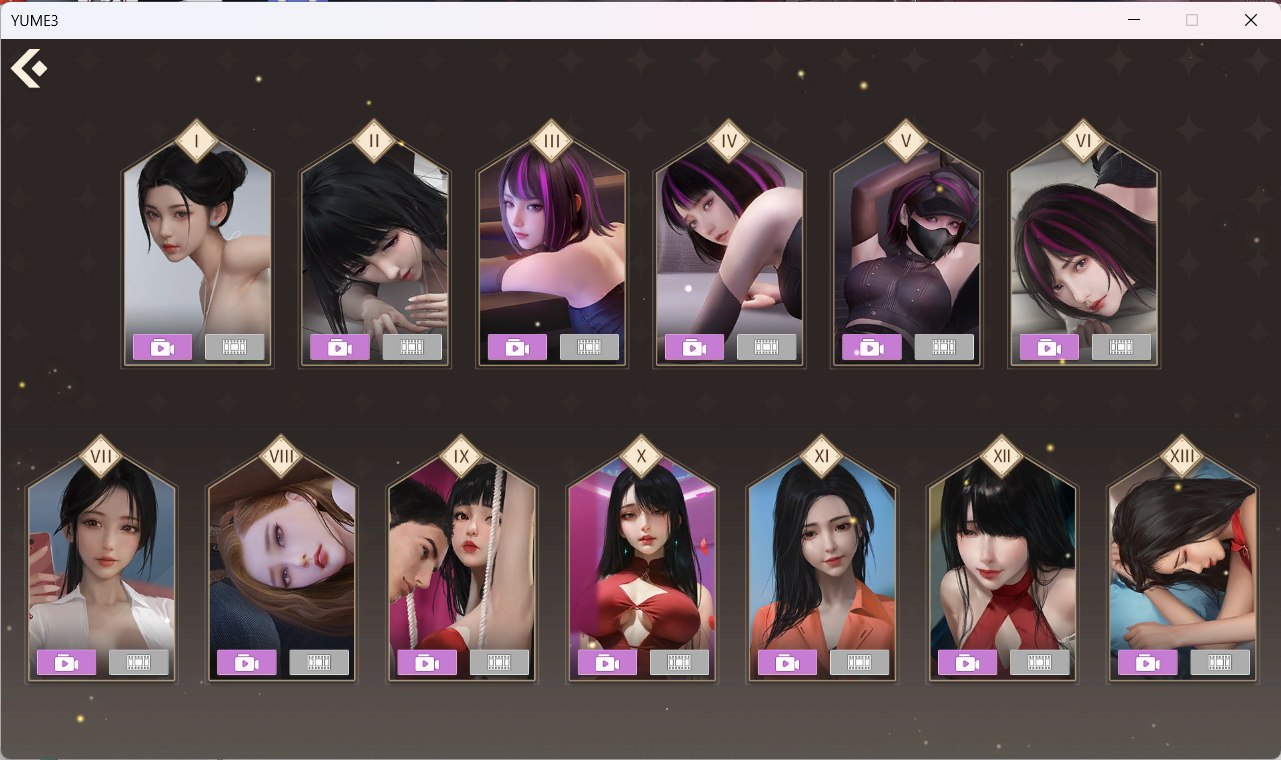Play the video for masked character V

click(x=871, y=347)
